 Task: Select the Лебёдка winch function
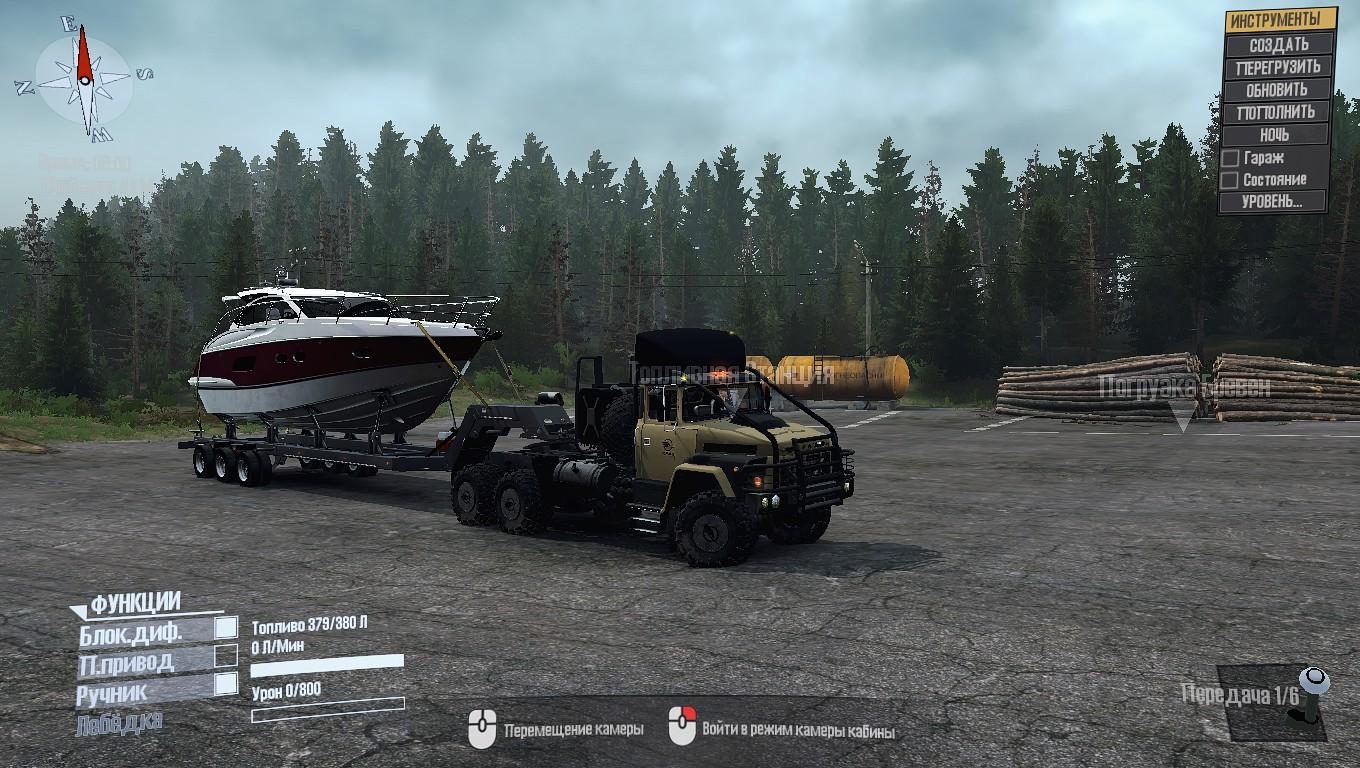click(x=119, y=722)
